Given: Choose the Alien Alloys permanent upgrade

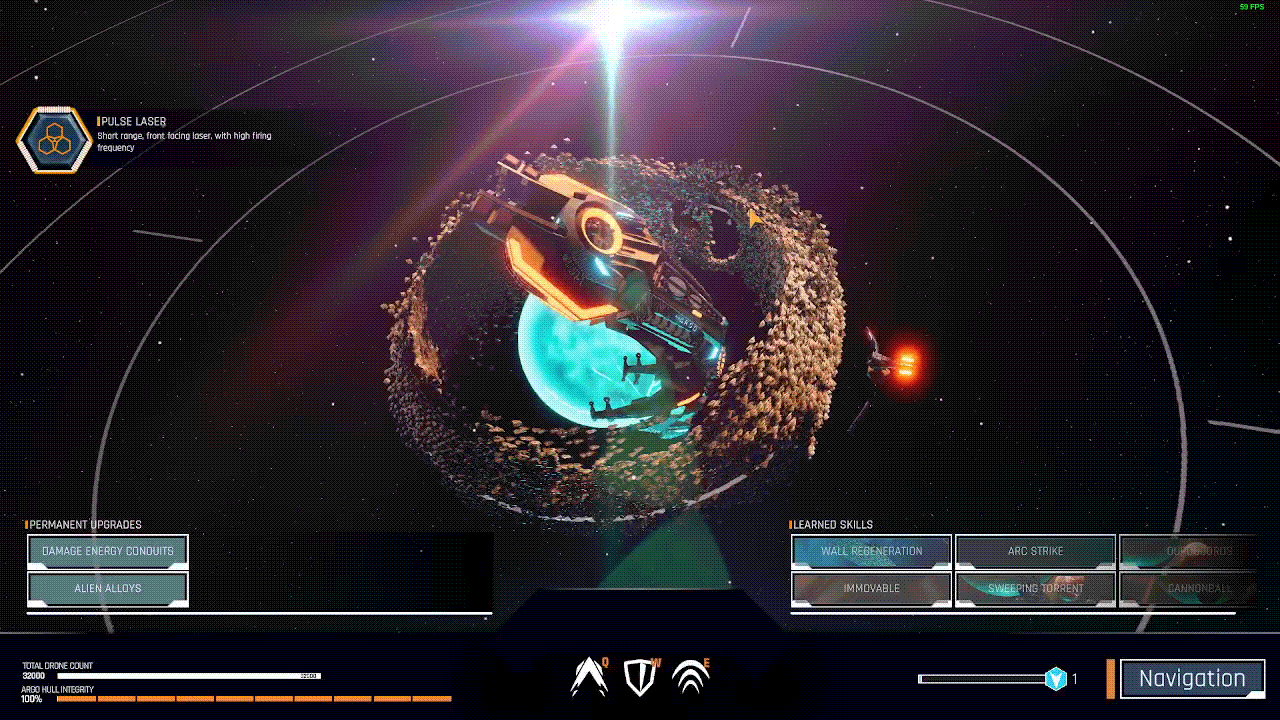Looking at the screenshot, I should pyautogui.click(x=108, y=589).
